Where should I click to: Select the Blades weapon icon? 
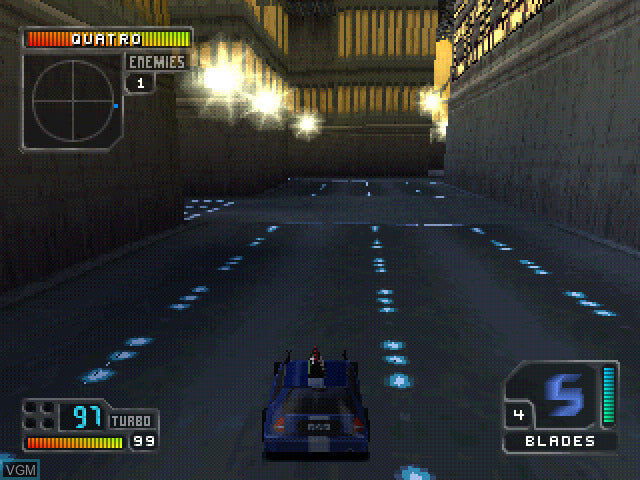565,396
